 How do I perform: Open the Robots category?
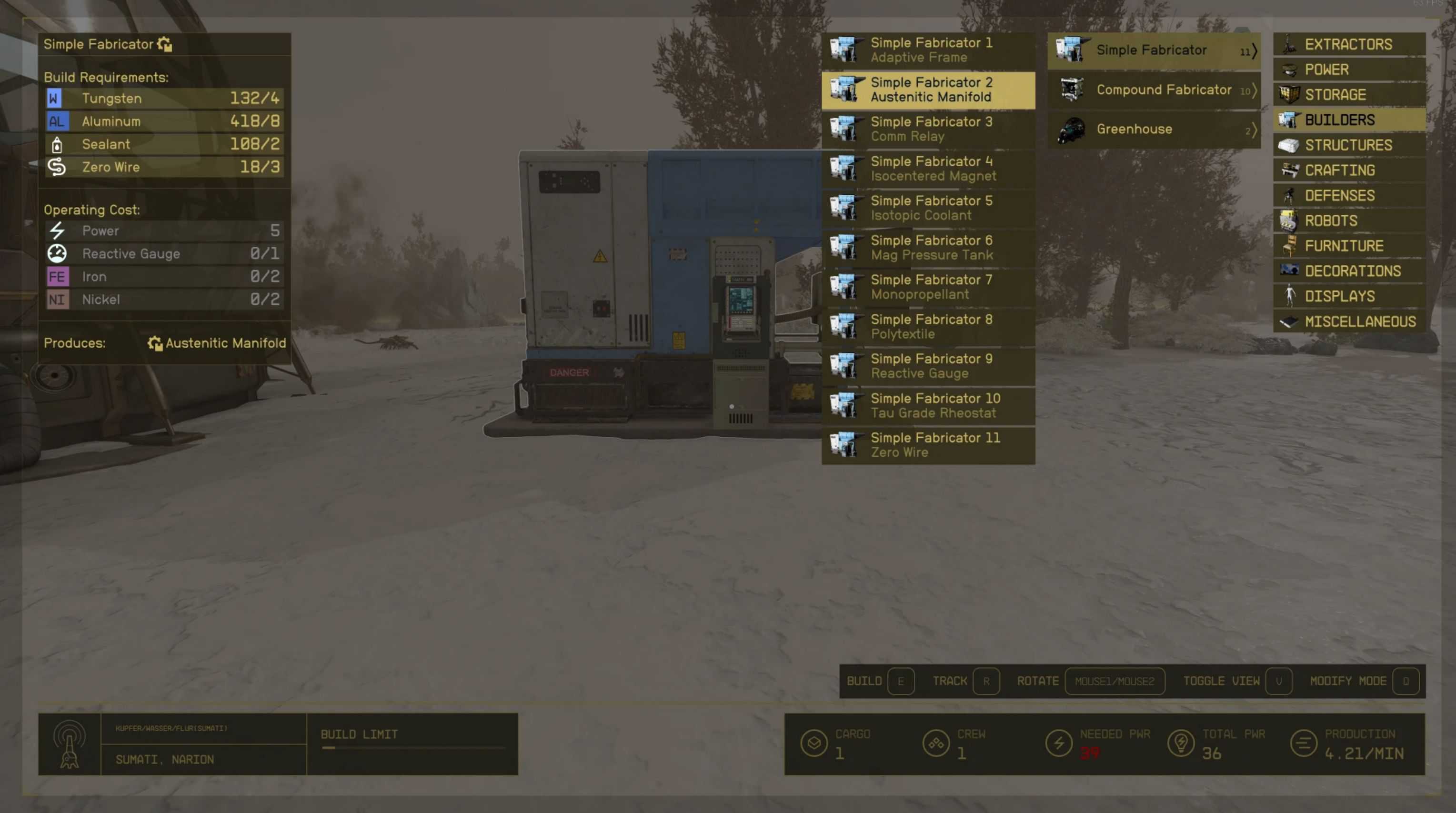(x=1349, y=221)
